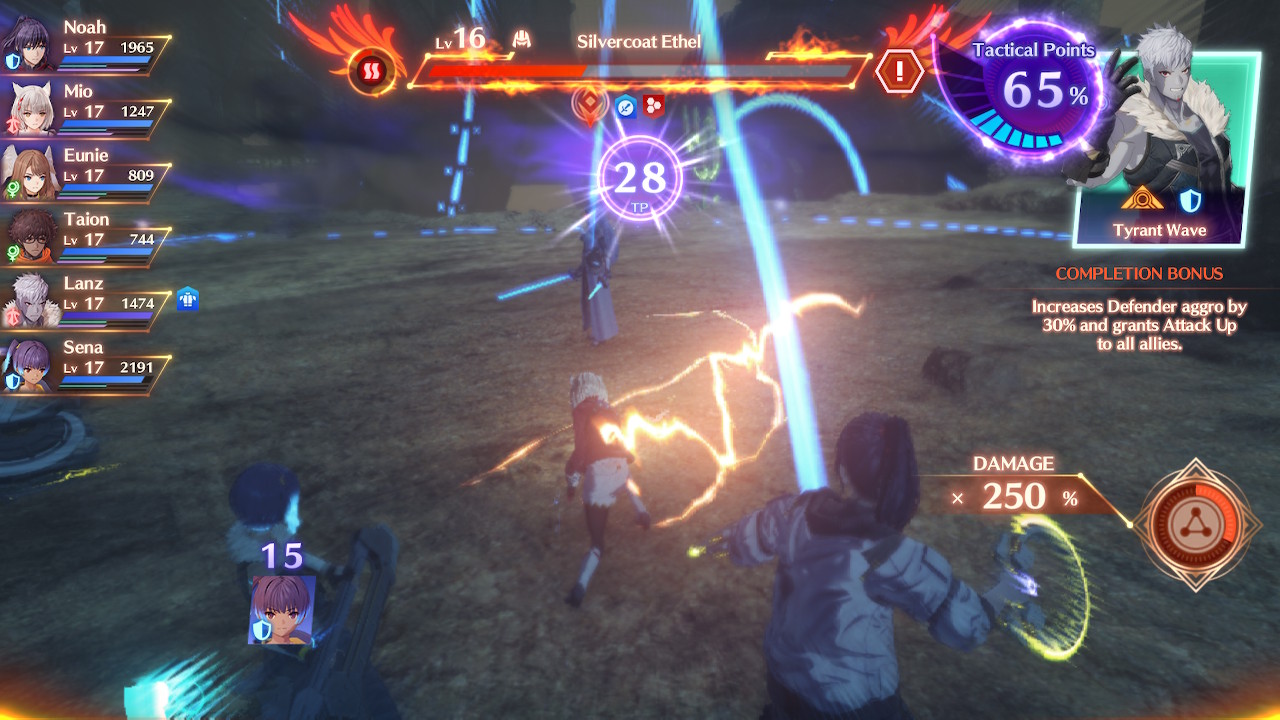Click the red debuff icon under enemy bar
The image size is (1280, 720).
point(654,105)
